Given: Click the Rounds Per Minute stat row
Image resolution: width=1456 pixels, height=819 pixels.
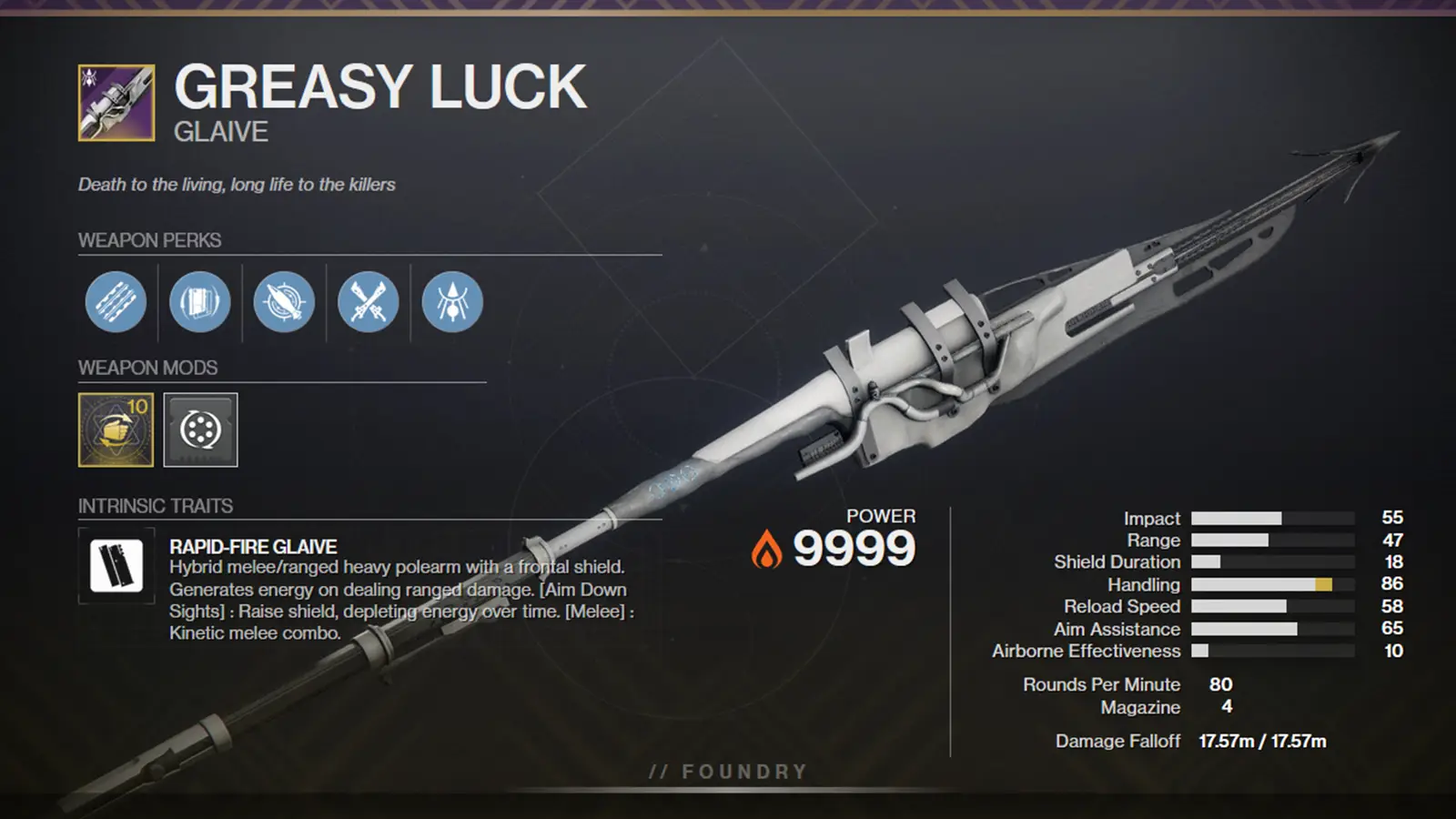Looking at the screenshot, I should coord(1101,684).
